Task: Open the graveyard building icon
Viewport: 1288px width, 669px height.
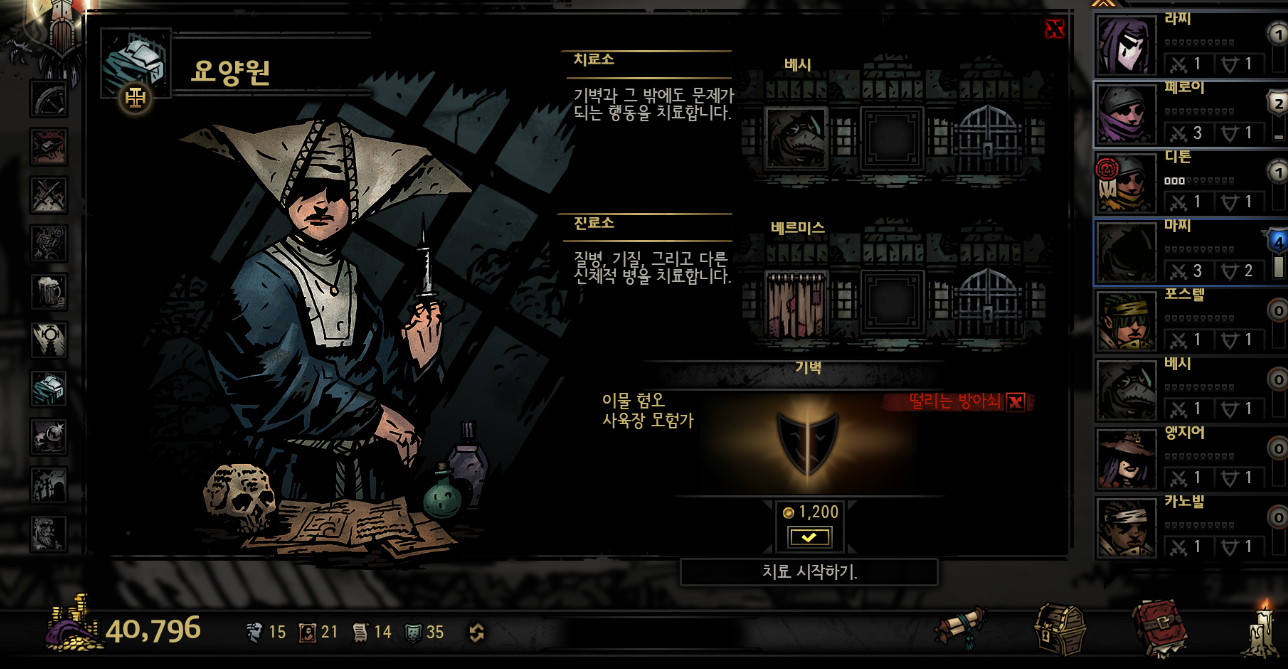Action: click(x=48, y=484)
